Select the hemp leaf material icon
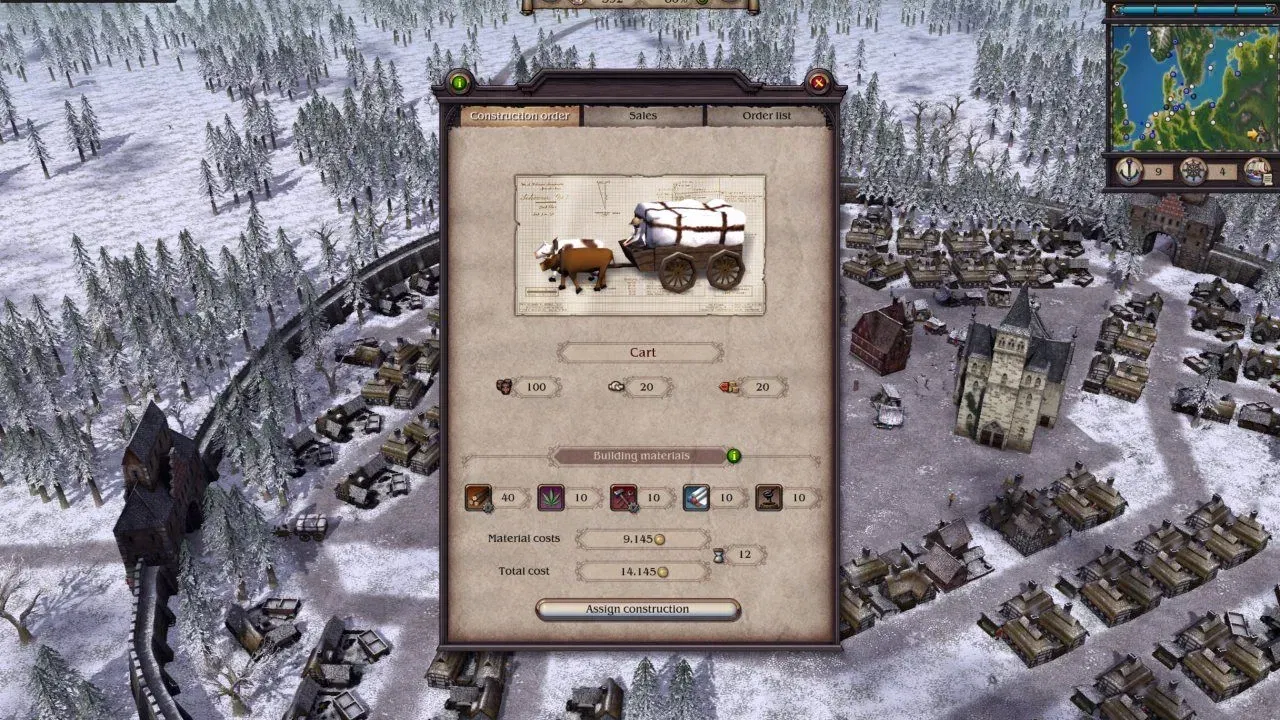 (551, 497)
